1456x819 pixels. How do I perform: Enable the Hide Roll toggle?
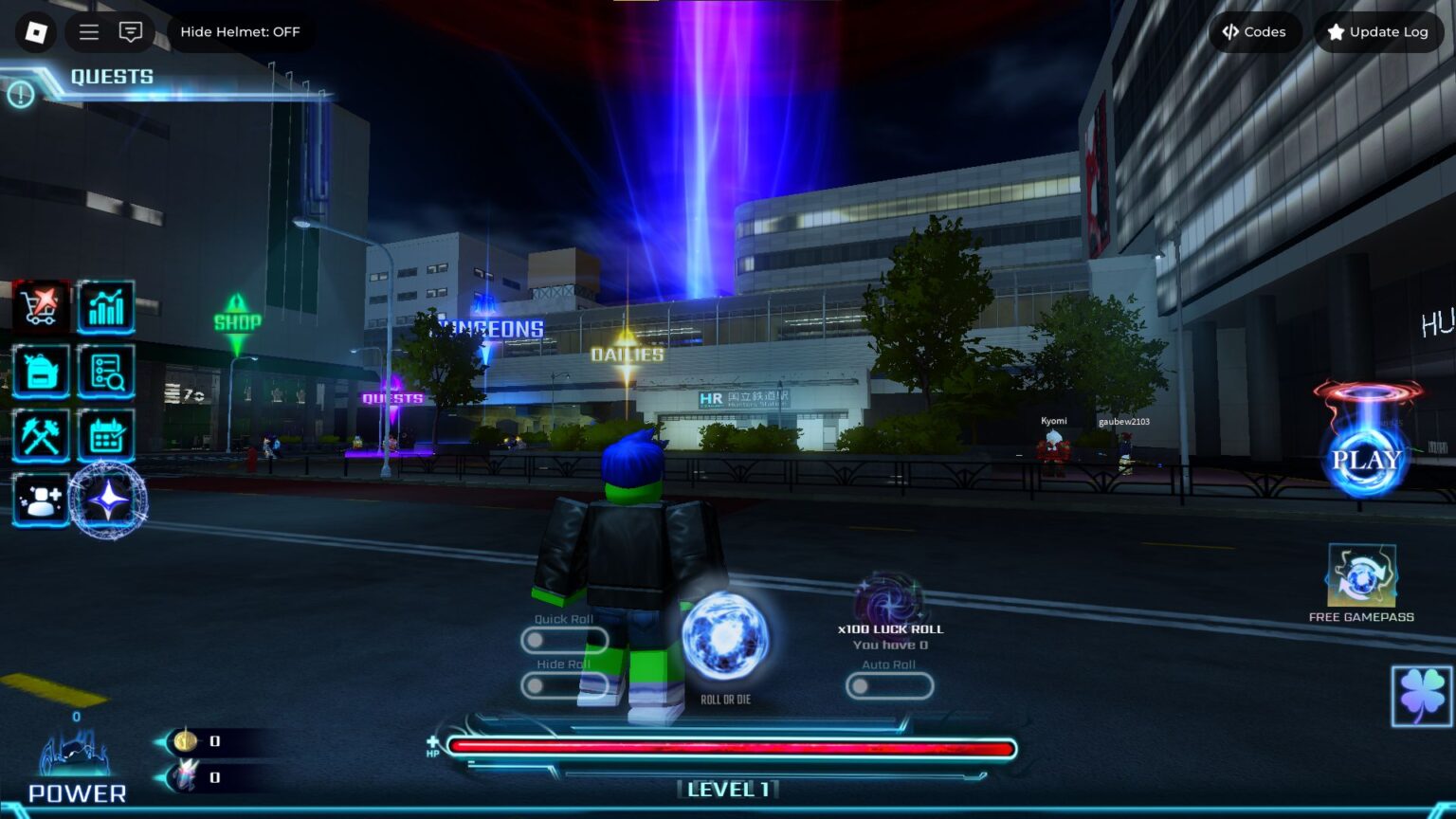(x=565, y=684)
